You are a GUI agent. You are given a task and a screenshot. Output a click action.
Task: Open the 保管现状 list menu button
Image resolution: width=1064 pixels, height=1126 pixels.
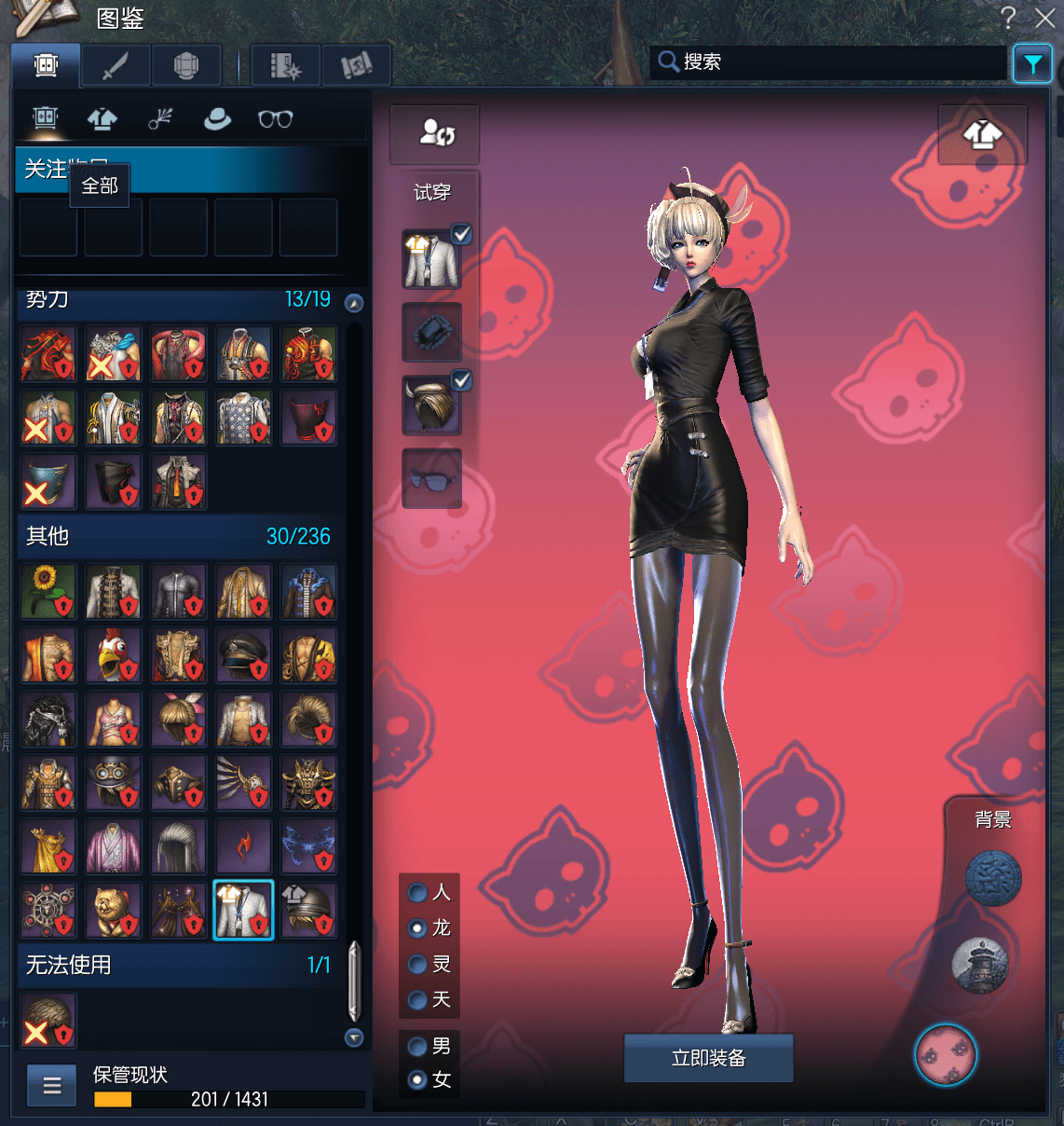(x=52, y=1085)
